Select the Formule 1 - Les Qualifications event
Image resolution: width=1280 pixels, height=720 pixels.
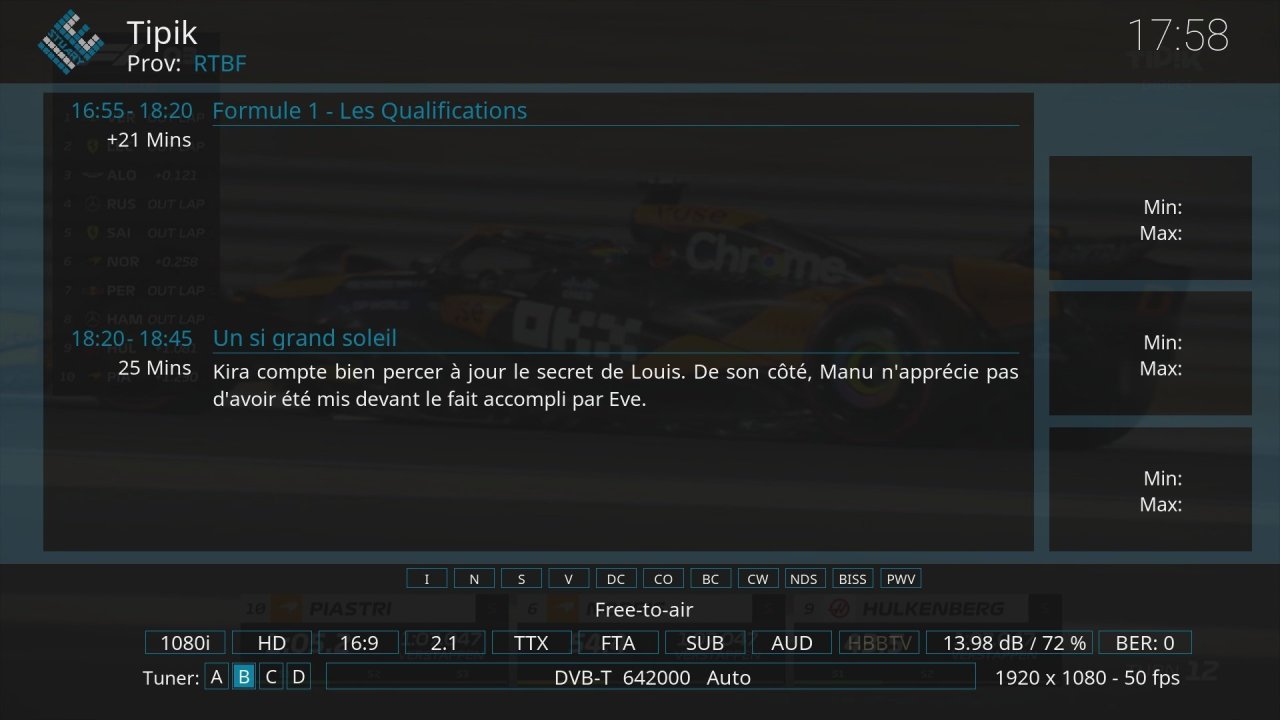(x=369, y=111)
